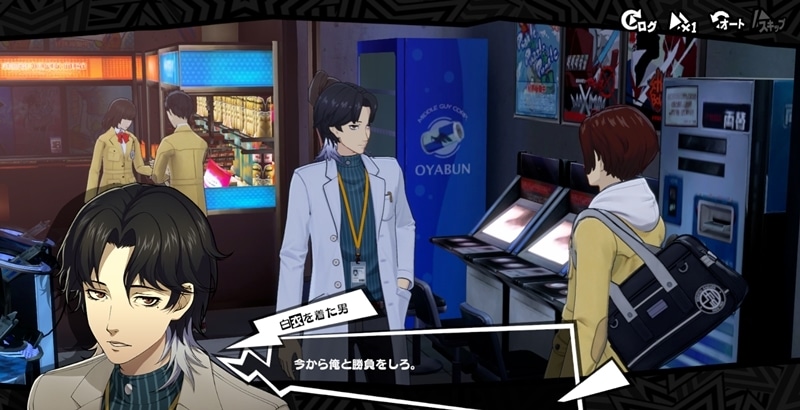The width and height of the screenshot is (800, 410).
Task: Skip the dialogue with スキップ
Action: click(x=771, y=21)
